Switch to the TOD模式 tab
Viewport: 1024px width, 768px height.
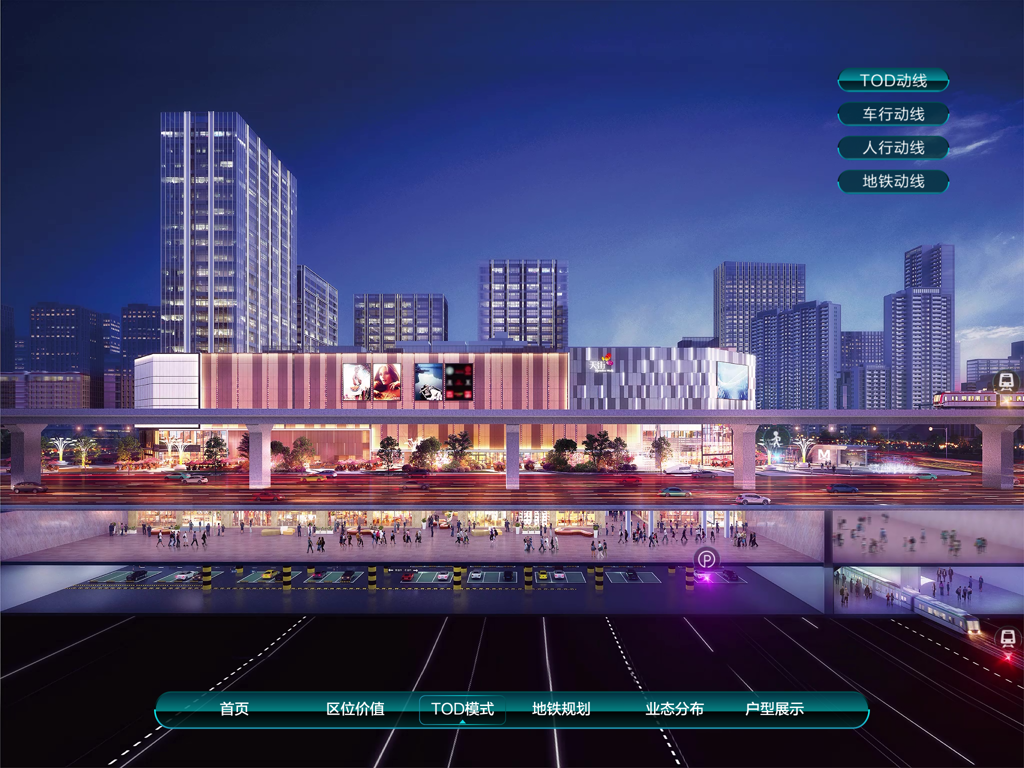[x=462, y=709]
